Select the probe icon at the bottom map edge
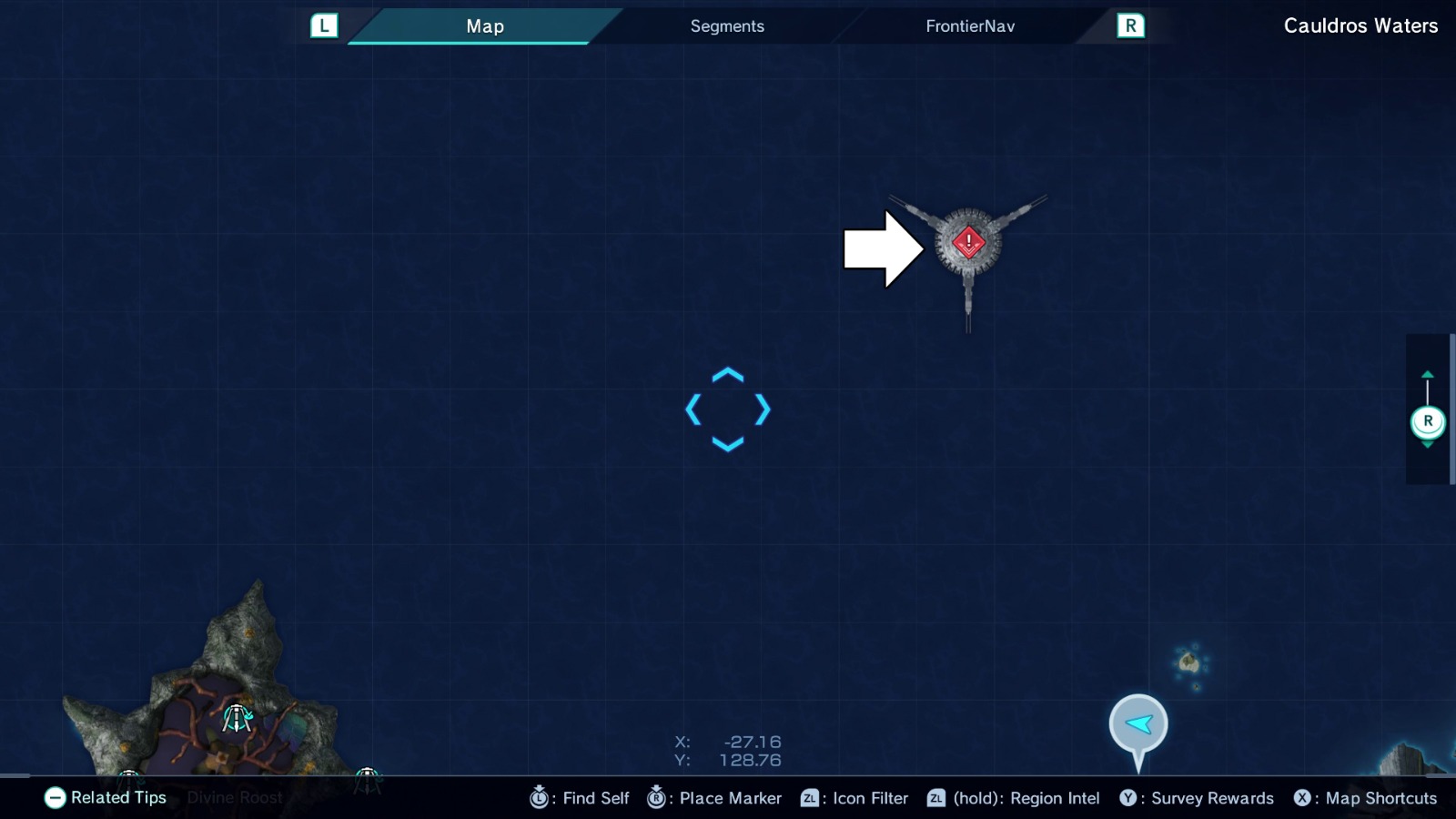 pyautogui.click(x=368, y=774)
